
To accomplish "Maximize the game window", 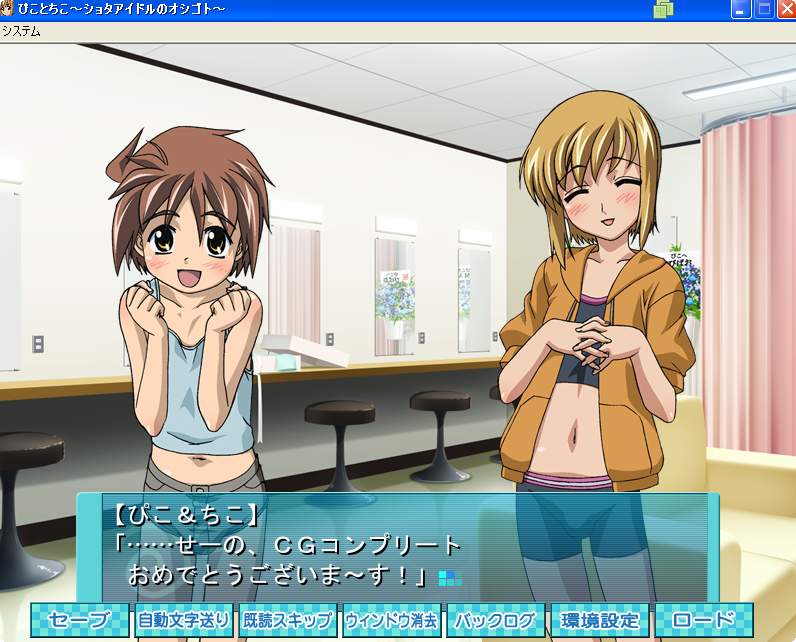I will coord(764,9).
